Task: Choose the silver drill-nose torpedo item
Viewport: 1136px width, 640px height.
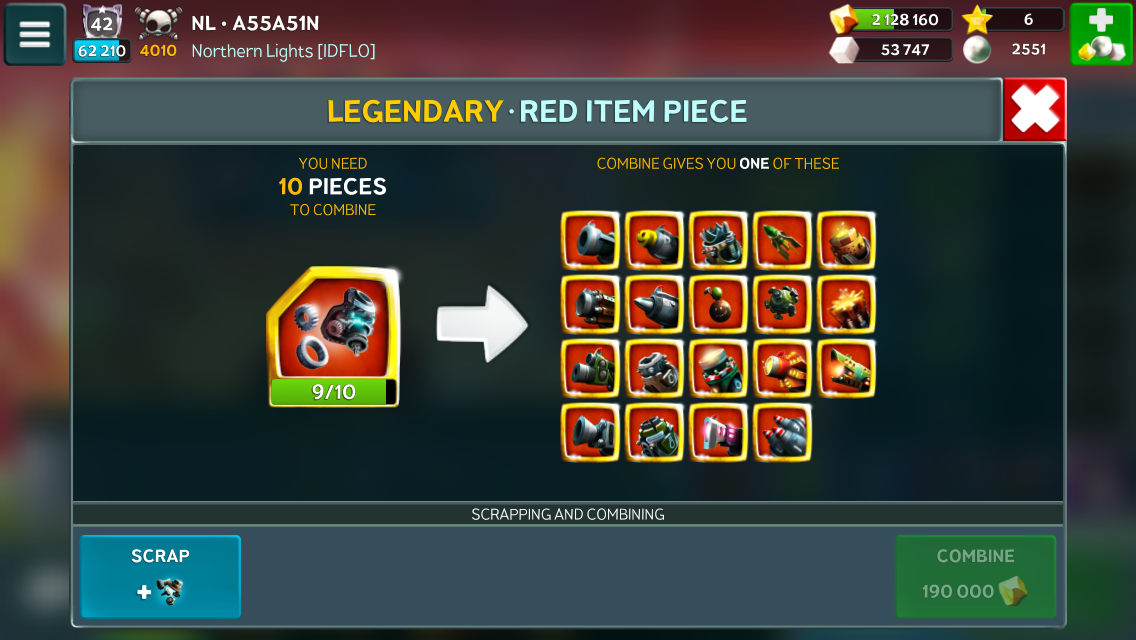Action: tap(654, 304)
